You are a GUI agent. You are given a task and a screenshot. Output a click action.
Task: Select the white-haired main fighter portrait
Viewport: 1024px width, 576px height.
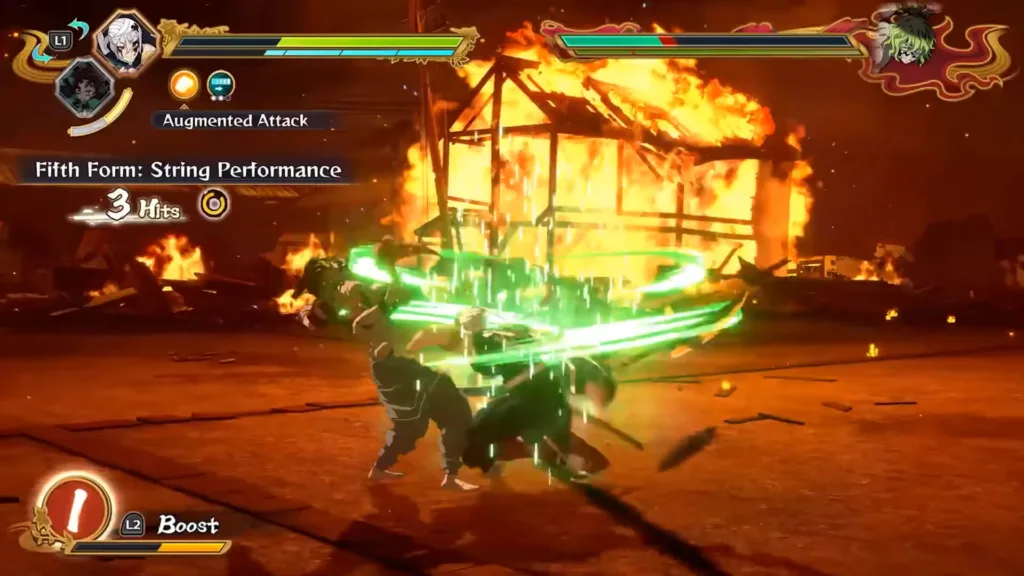point(127,42)
